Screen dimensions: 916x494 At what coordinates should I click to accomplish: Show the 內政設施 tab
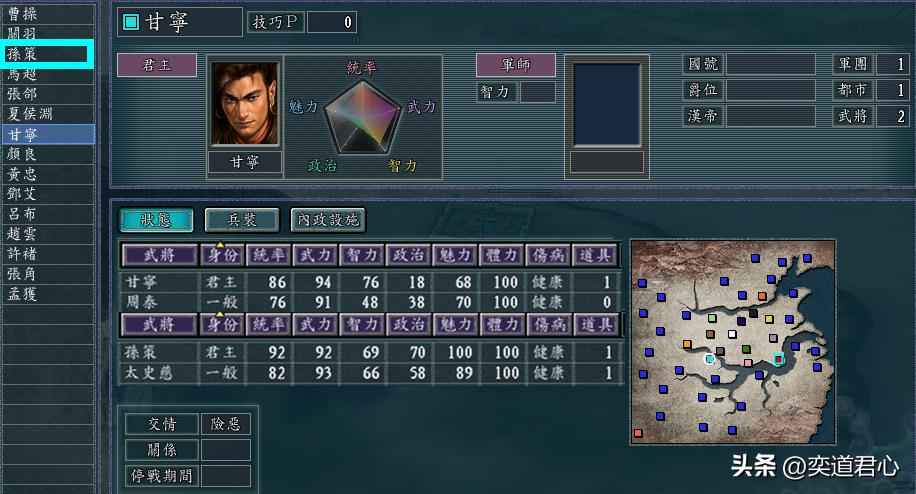(327, 220)
